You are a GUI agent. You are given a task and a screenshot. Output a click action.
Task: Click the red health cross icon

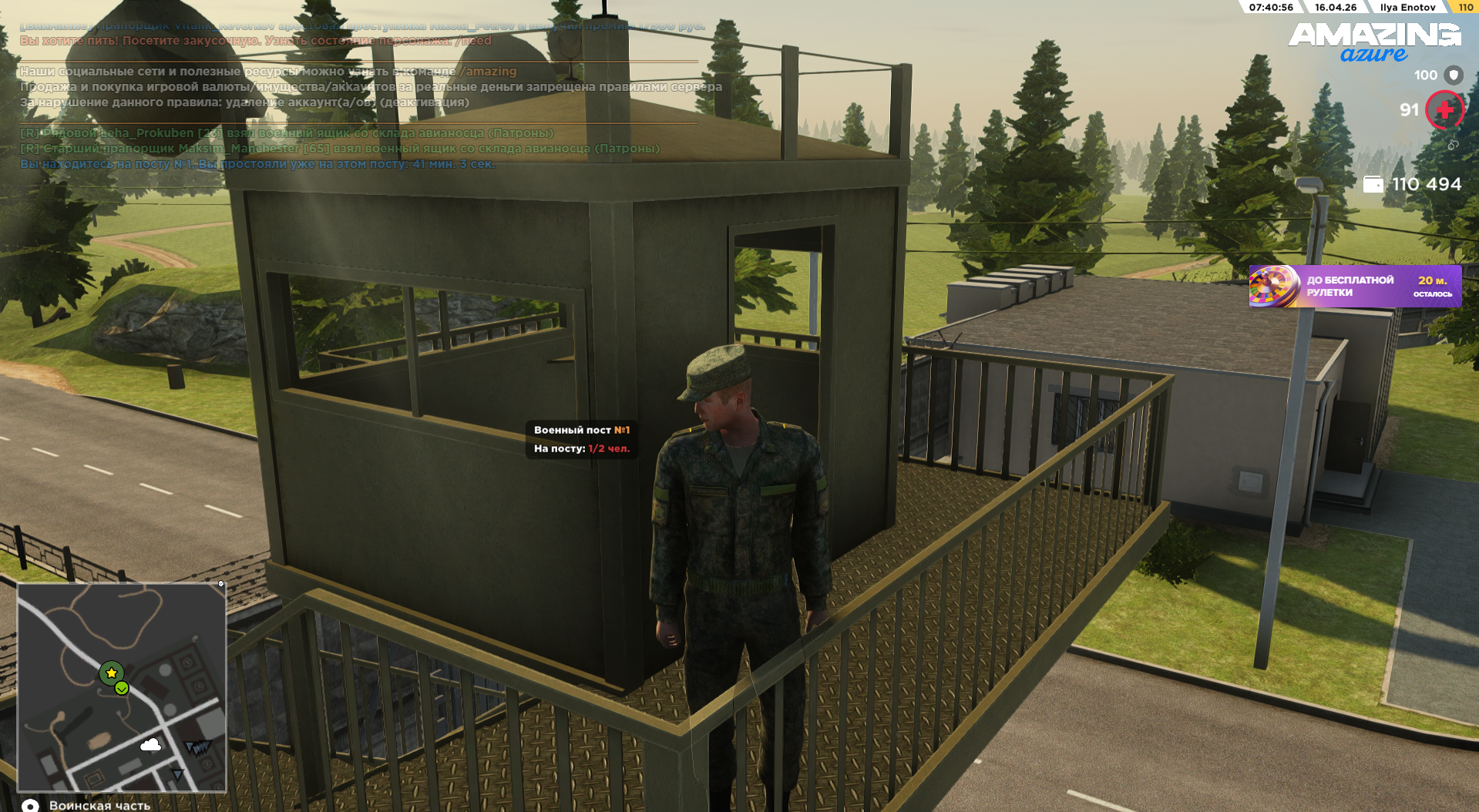(x=1444, y=110)
